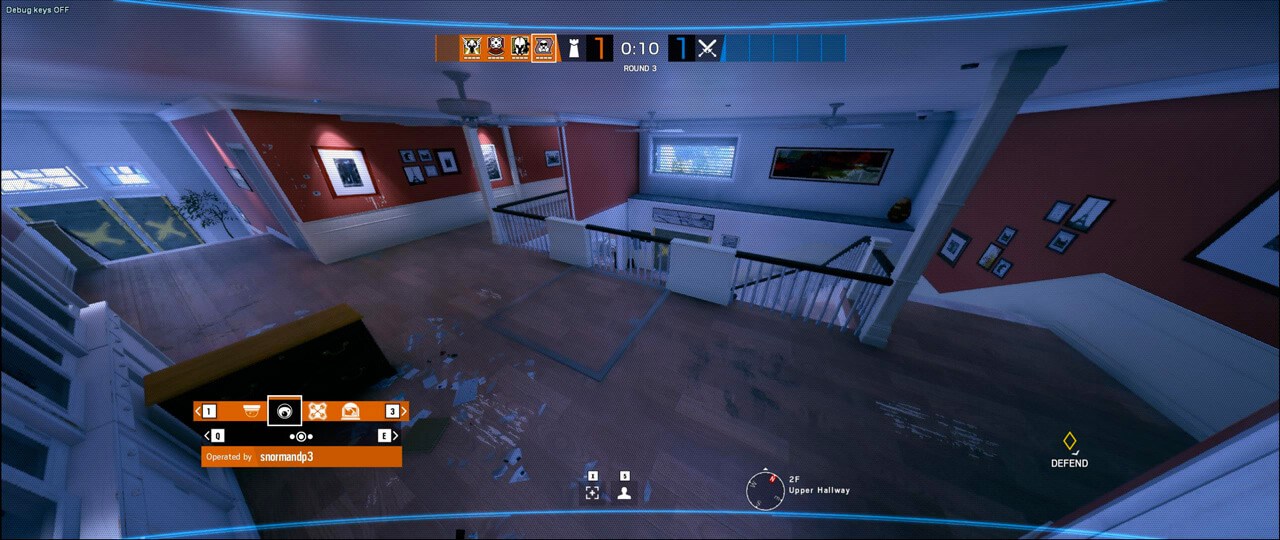Choose the third operator portrait with helmet
Viewport: 1280px width, 540px height.
coord(520,47)
